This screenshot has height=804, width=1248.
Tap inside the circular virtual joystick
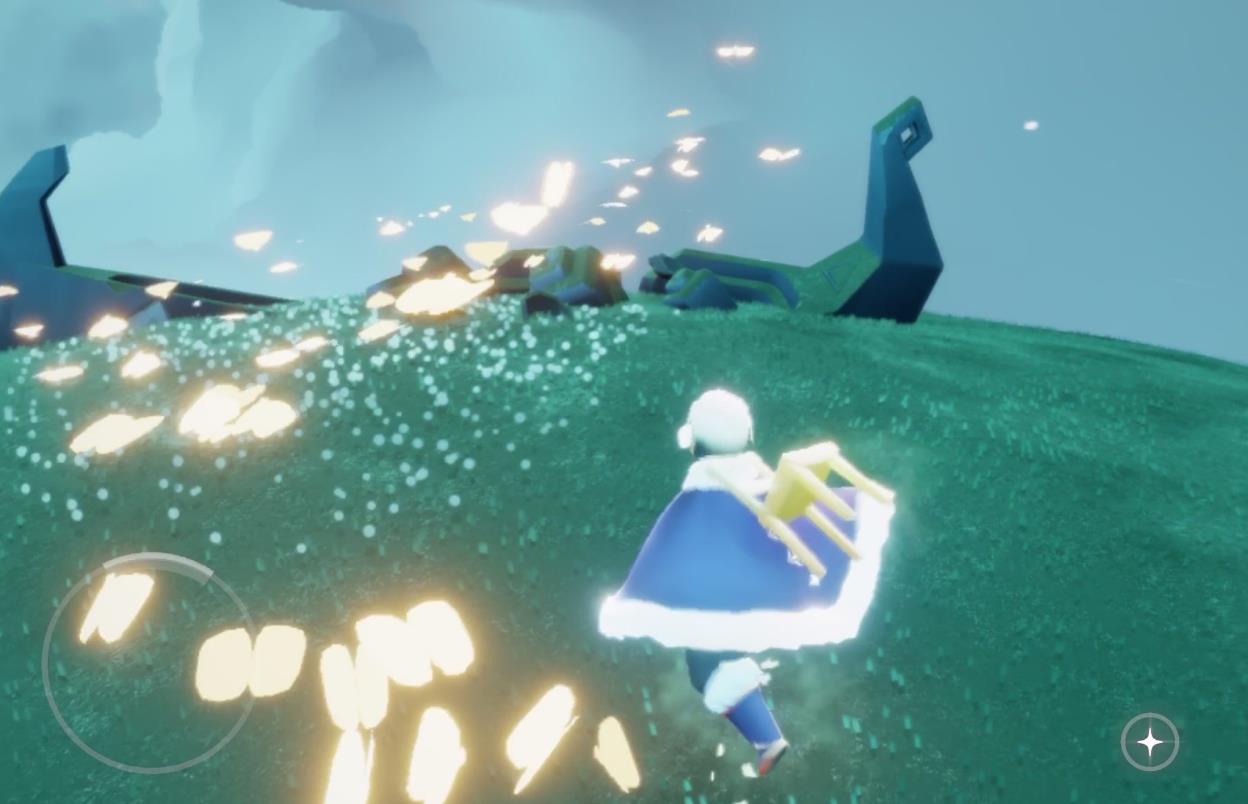148,662
